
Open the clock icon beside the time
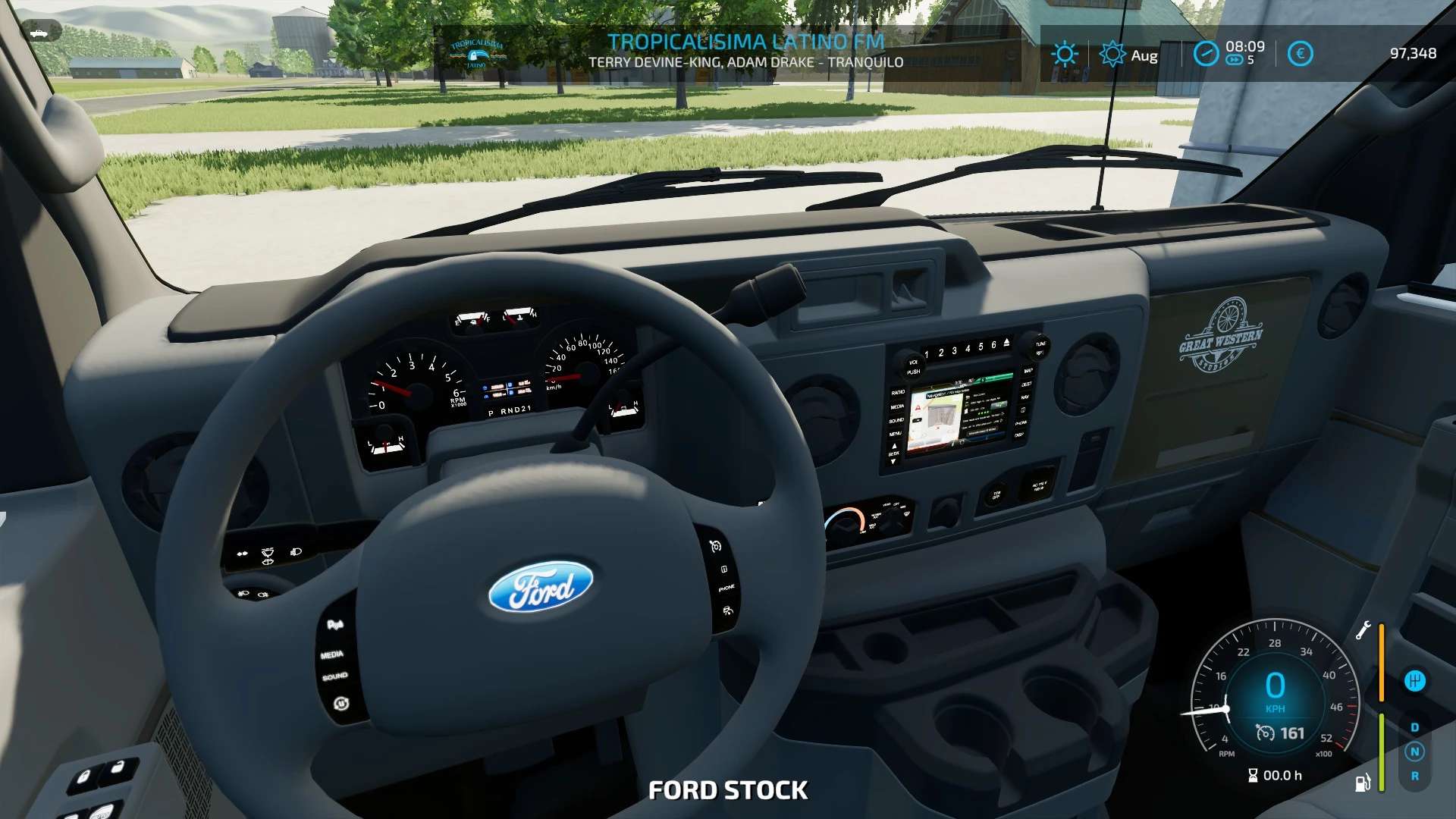tap(1205, 53)
